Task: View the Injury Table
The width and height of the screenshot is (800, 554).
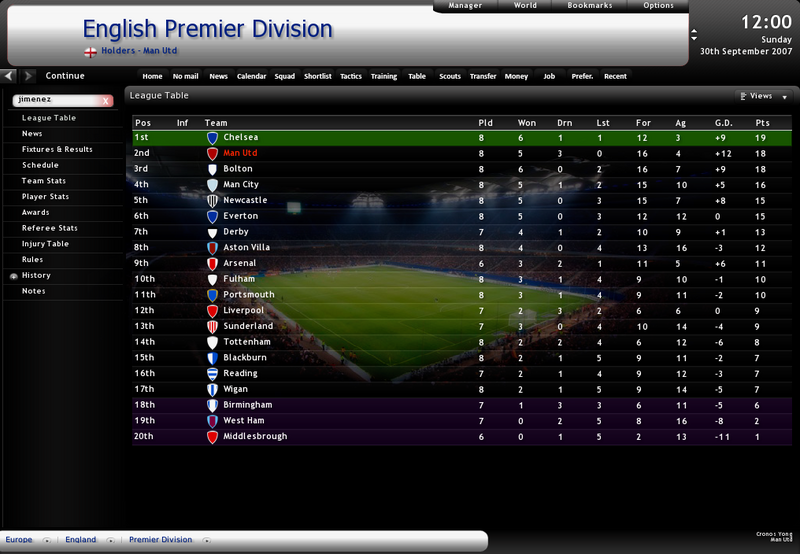Action: click(45, 244)
